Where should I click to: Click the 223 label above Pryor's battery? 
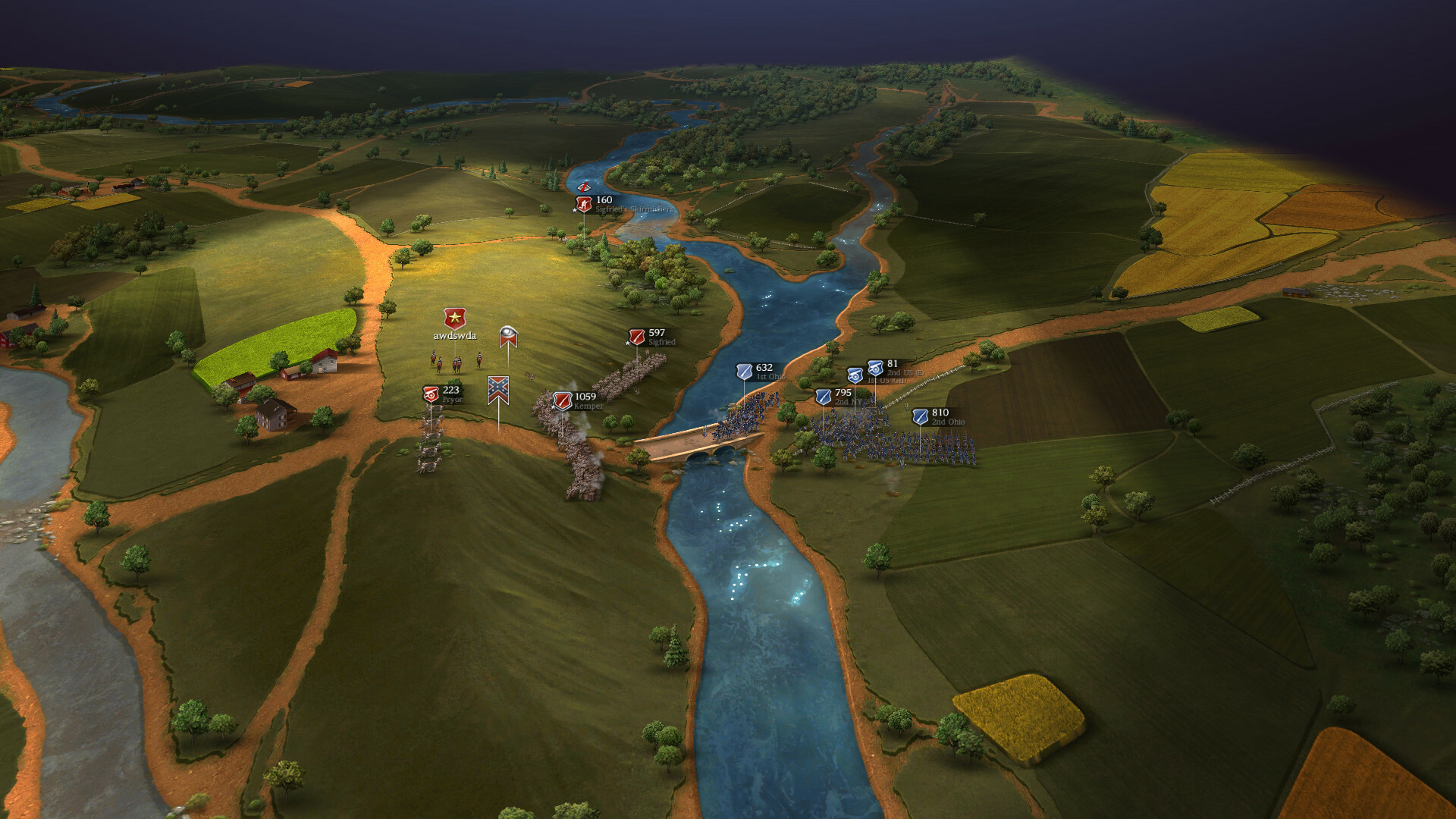click(450, 389)
